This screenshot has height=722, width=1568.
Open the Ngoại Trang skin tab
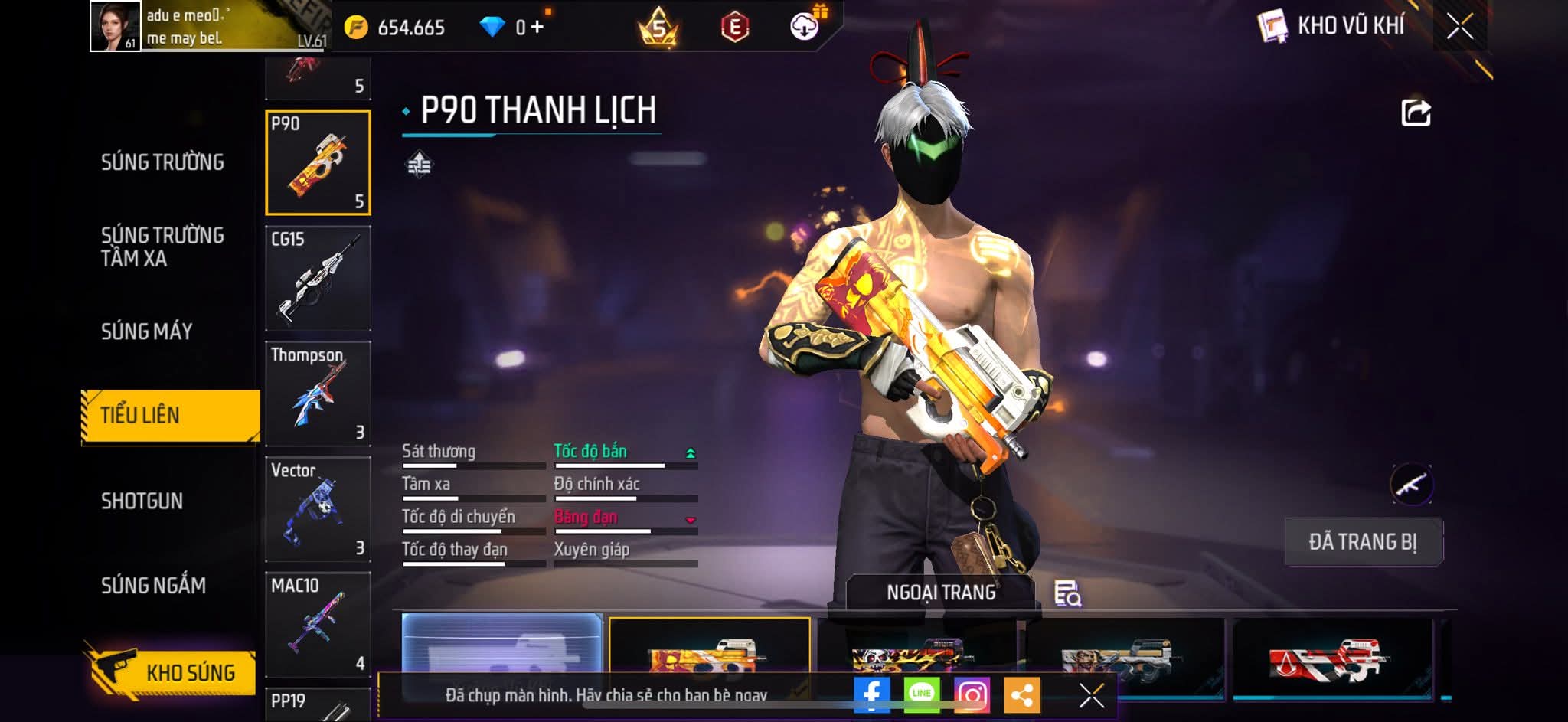tap(941, 593)
